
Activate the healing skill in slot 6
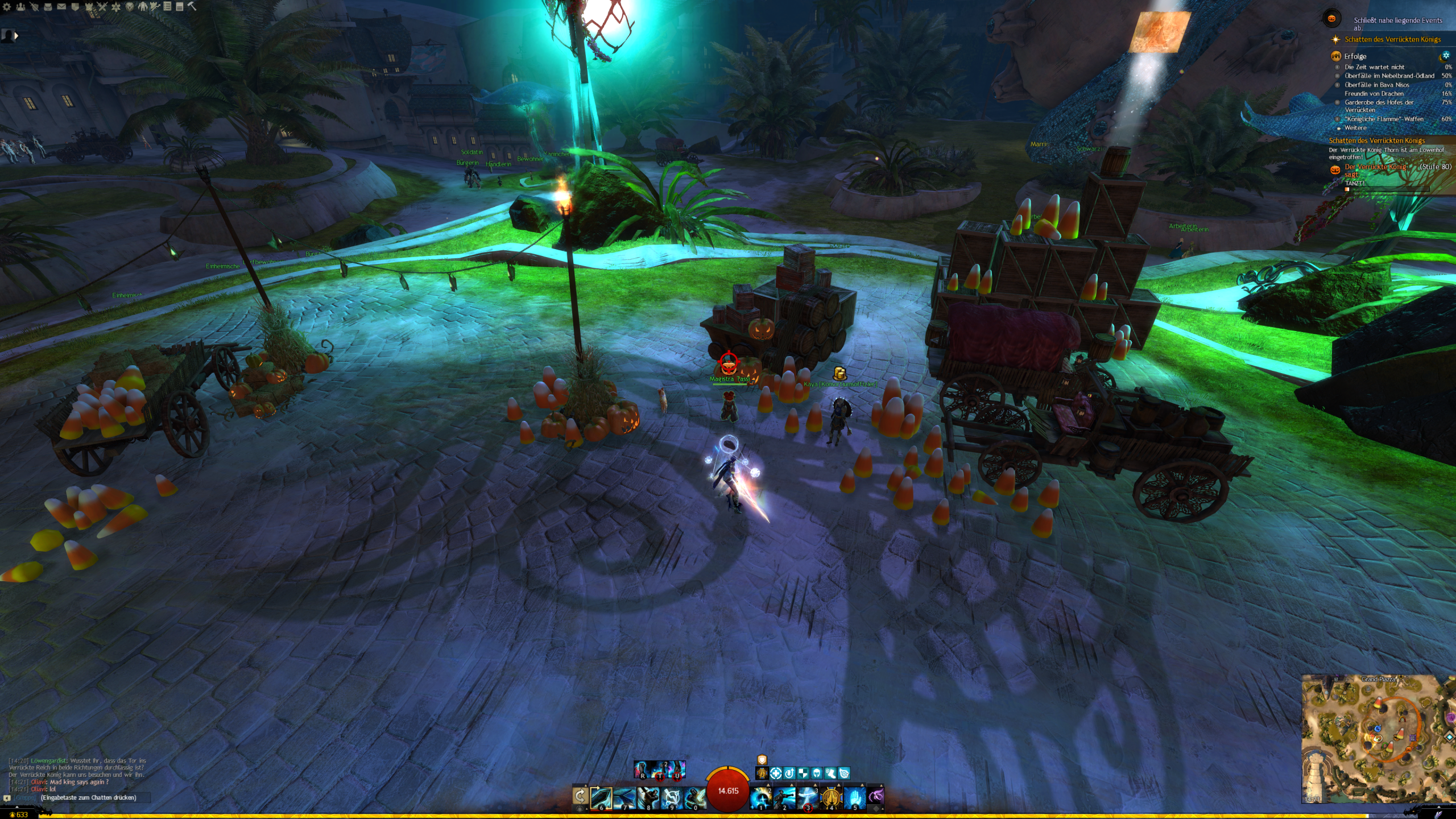point(601,797)
